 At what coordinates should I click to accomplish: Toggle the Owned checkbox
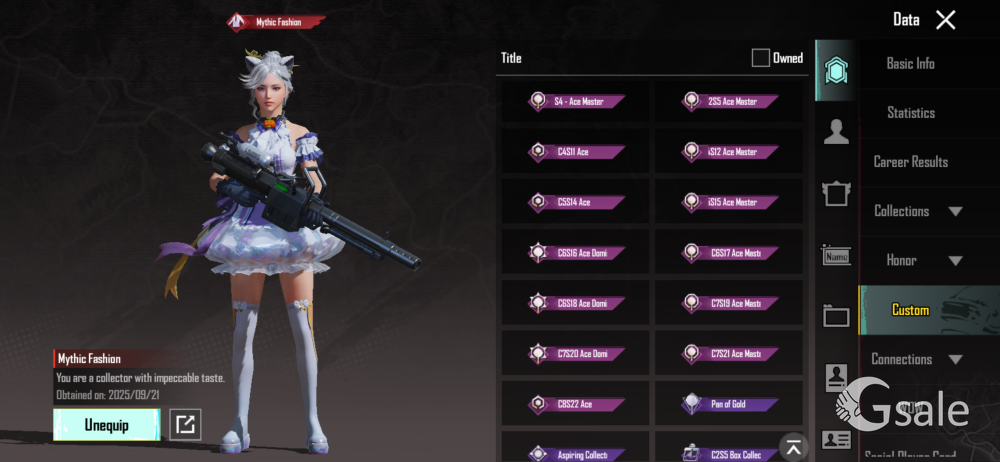coord(761,58)
